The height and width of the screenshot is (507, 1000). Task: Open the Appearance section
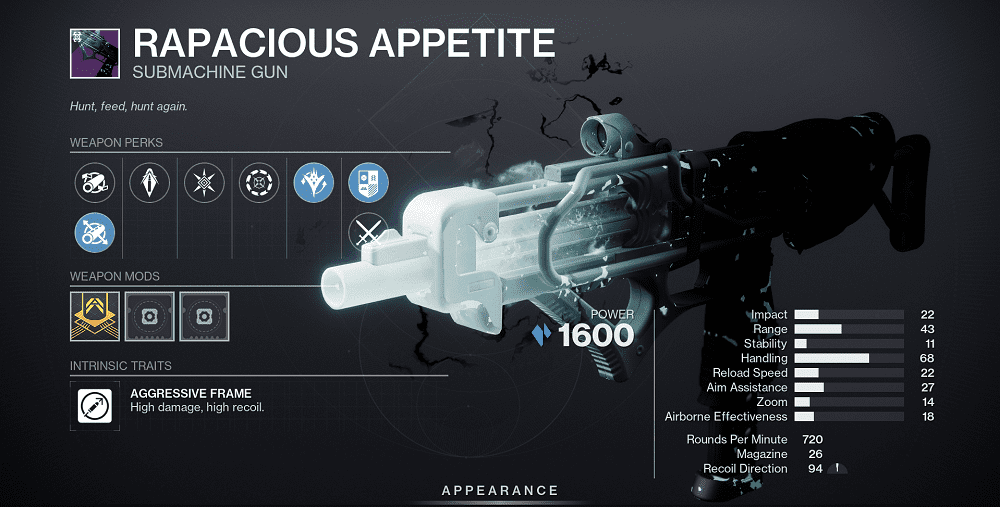point(500,490)
